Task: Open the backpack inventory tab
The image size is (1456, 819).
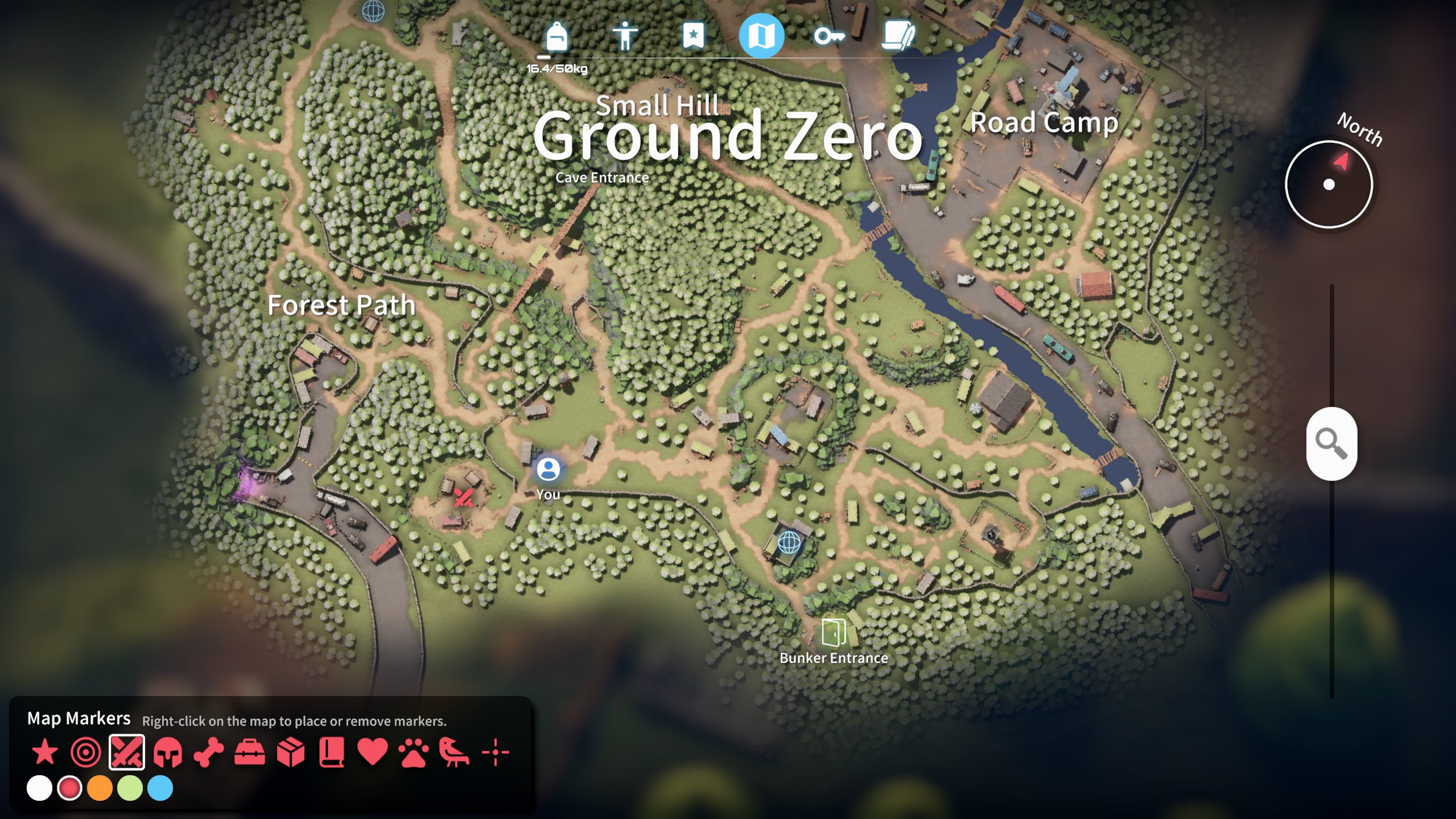Action: (556, 37)
